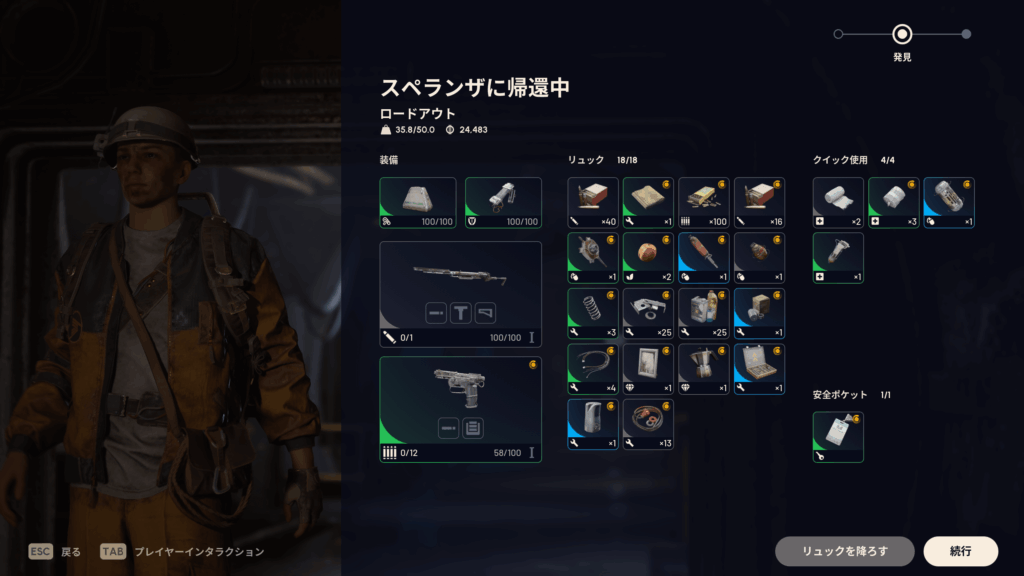Pick the folded fabric item in backpack
This screenshot has width=1024, height=576.
click(x=648, y=203)
